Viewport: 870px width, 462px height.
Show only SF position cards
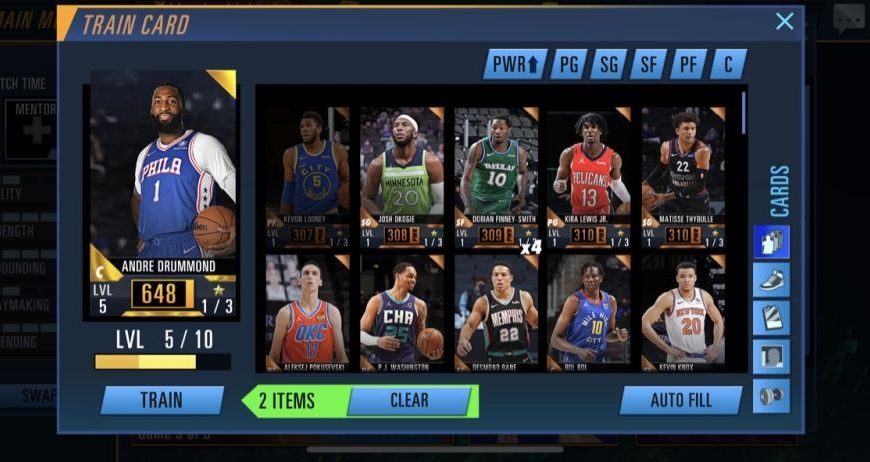click(x=648, y=65)
